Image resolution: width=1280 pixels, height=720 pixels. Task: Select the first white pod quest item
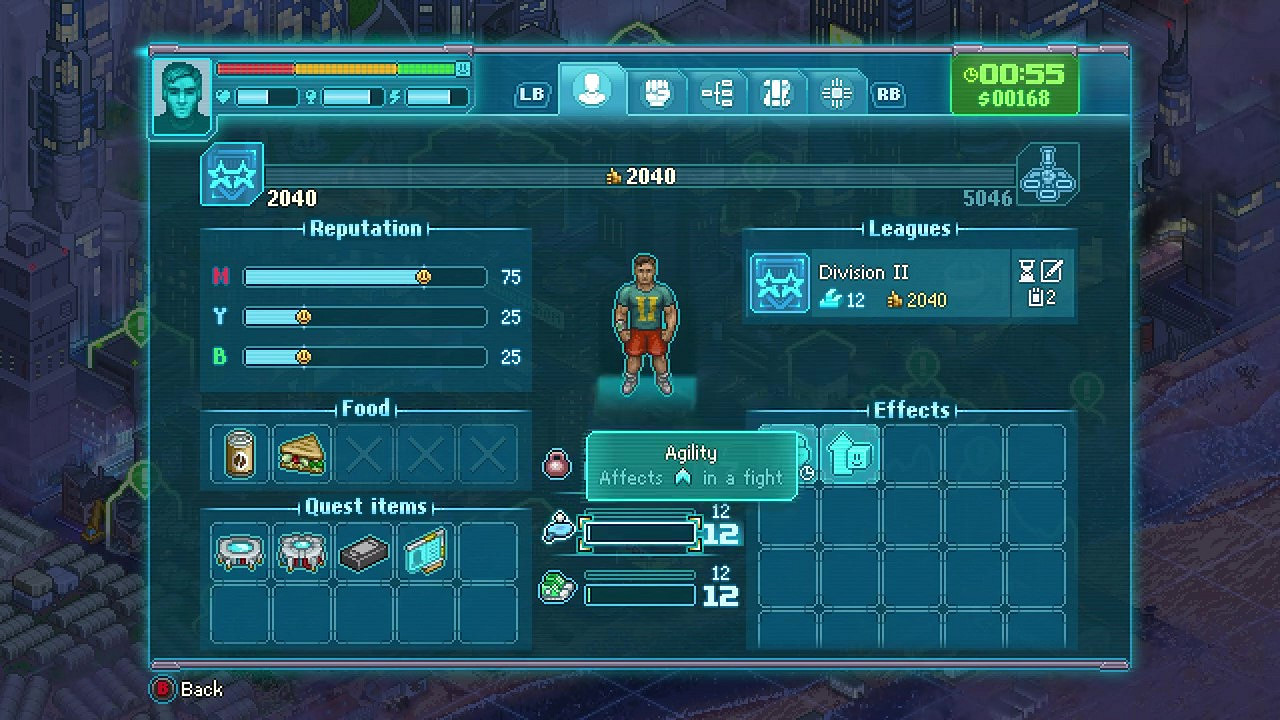240,553
